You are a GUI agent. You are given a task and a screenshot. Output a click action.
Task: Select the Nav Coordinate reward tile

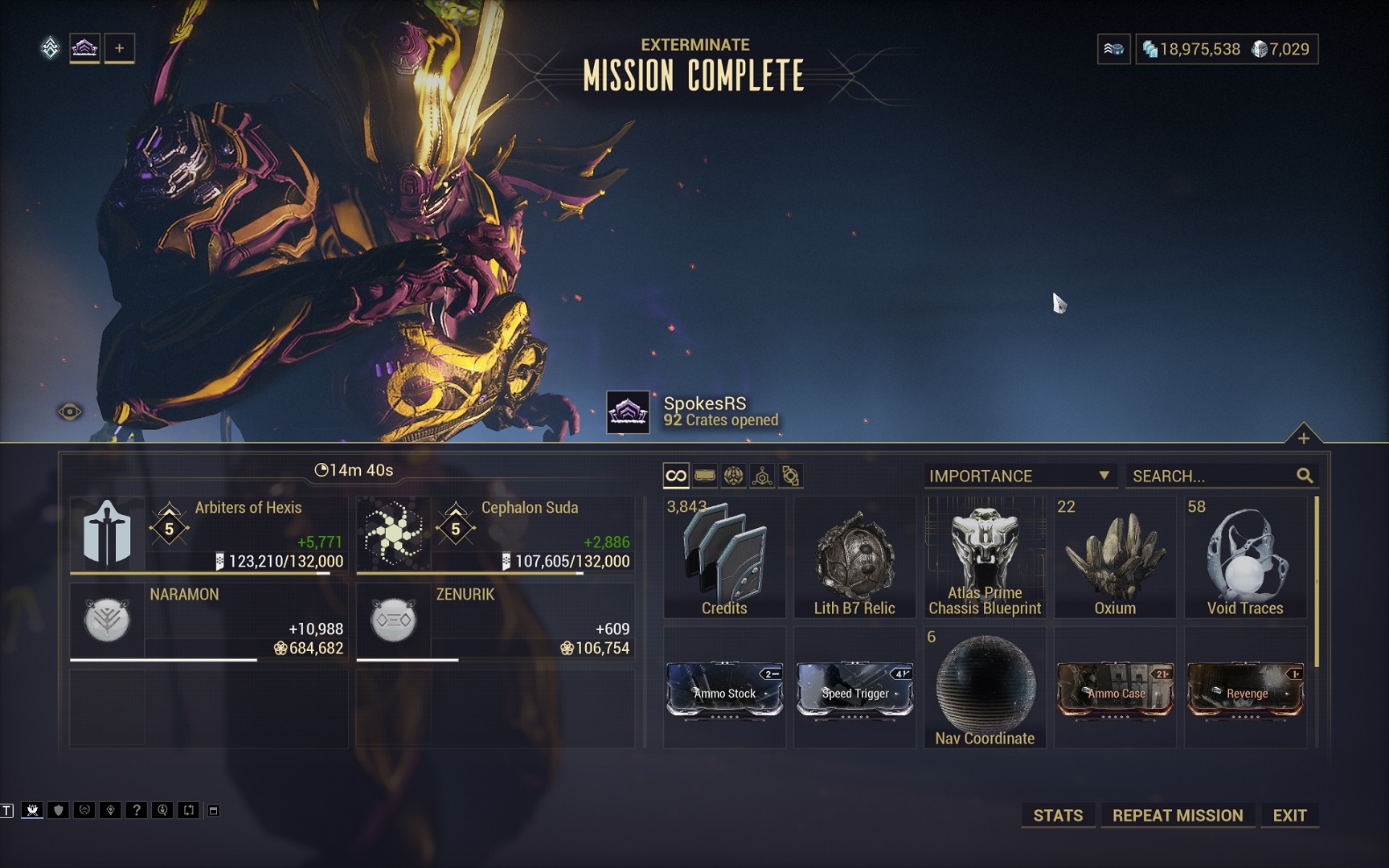tap(985, 688)
